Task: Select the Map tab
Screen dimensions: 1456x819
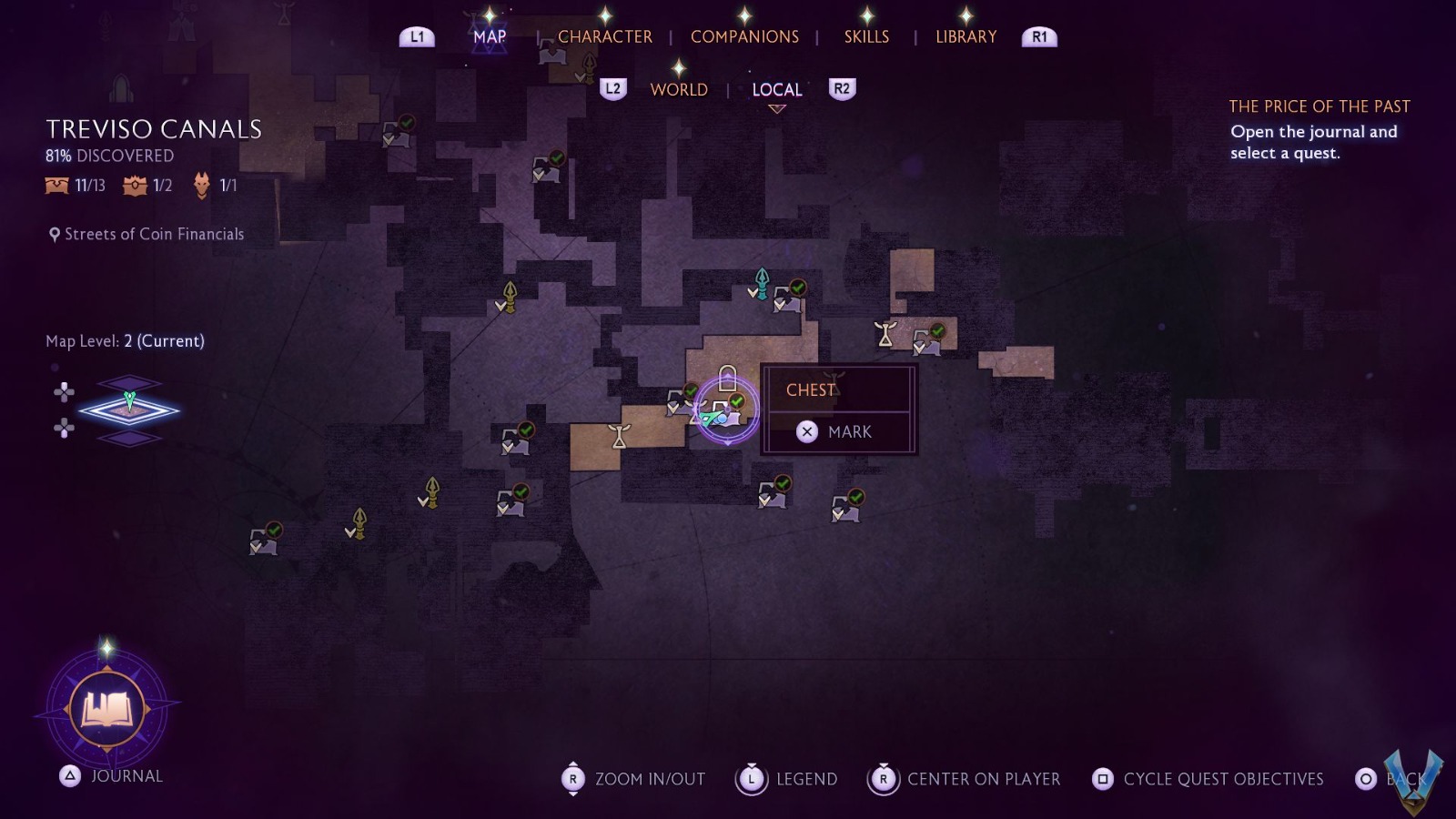Action: point(490,37)
